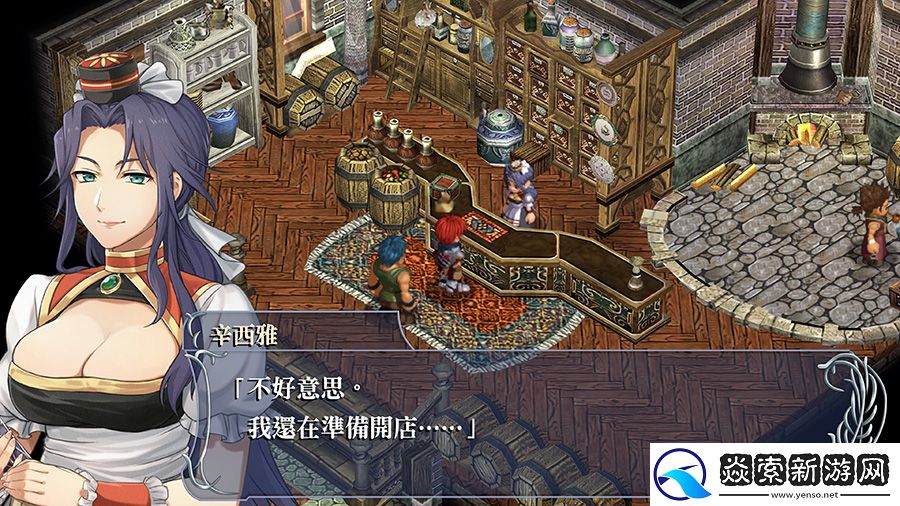Image resolution: width=900 pixels, height=506 pixels.
Task: Advance 辛西雅's dialogue text box
Action: [500, 410]
